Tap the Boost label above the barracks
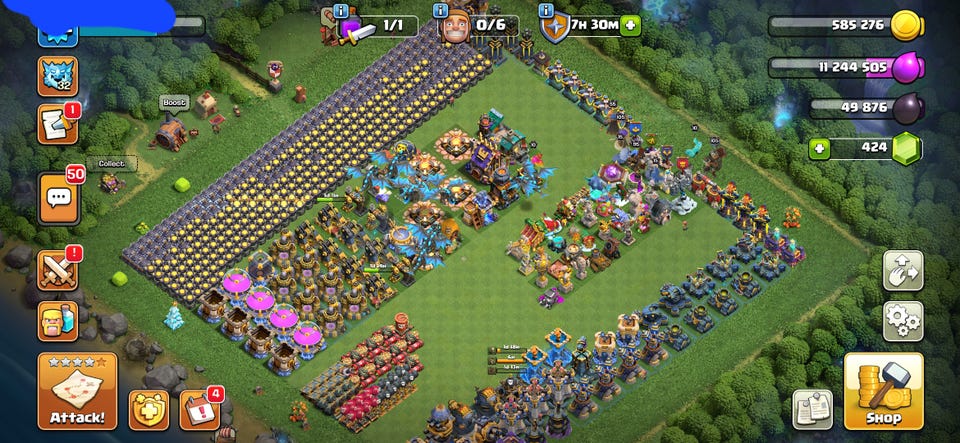 [x=173, y=102]
